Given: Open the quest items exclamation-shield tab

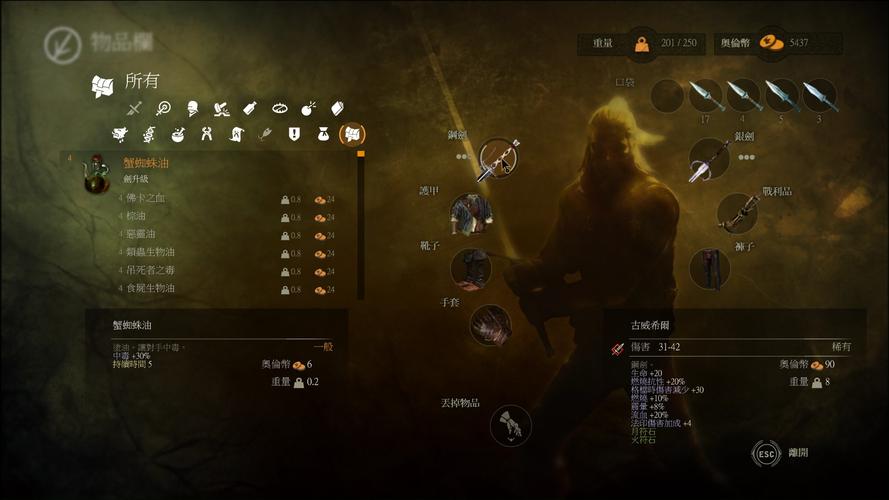Looking at the screenshot, I should coord(294,134).
